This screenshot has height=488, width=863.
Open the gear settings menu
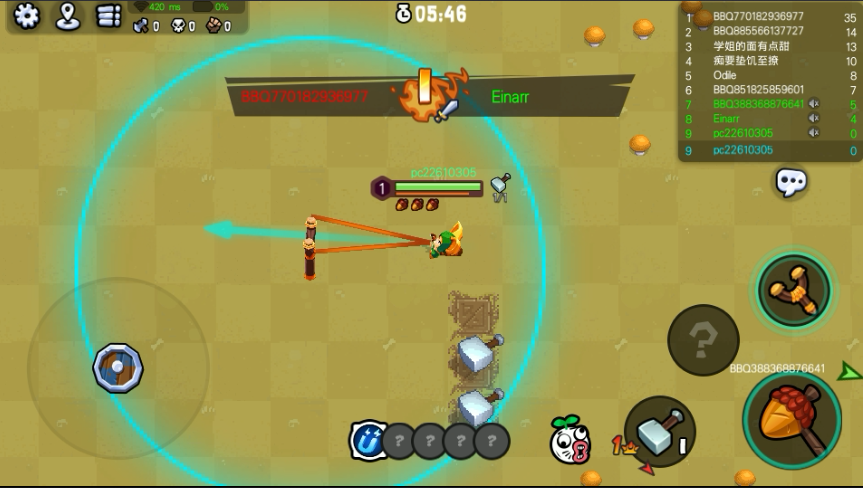coord(25,15)
